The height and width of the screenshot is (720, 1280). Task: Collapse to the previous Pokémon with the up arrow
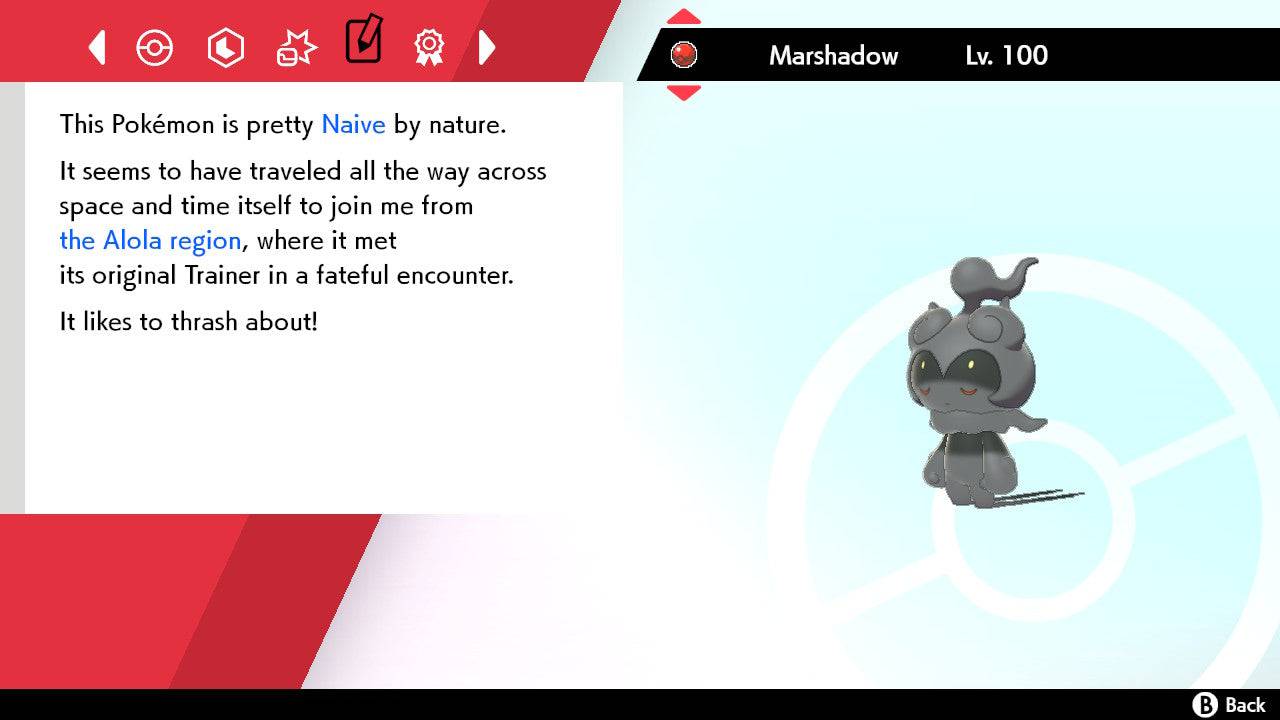(x=684, y=15)
